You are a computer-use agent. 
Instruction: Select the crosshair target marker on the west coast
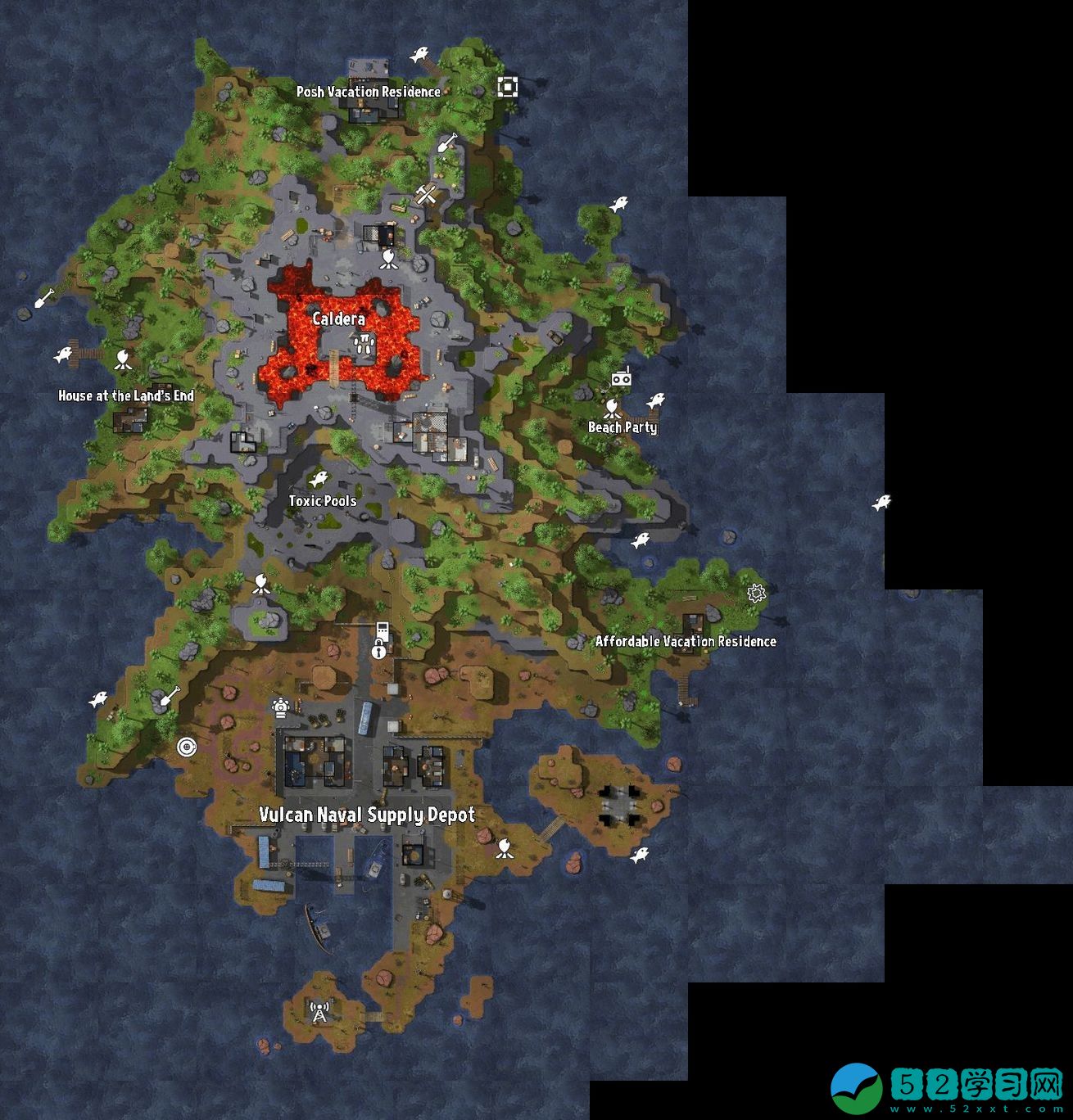coord(188,747)
